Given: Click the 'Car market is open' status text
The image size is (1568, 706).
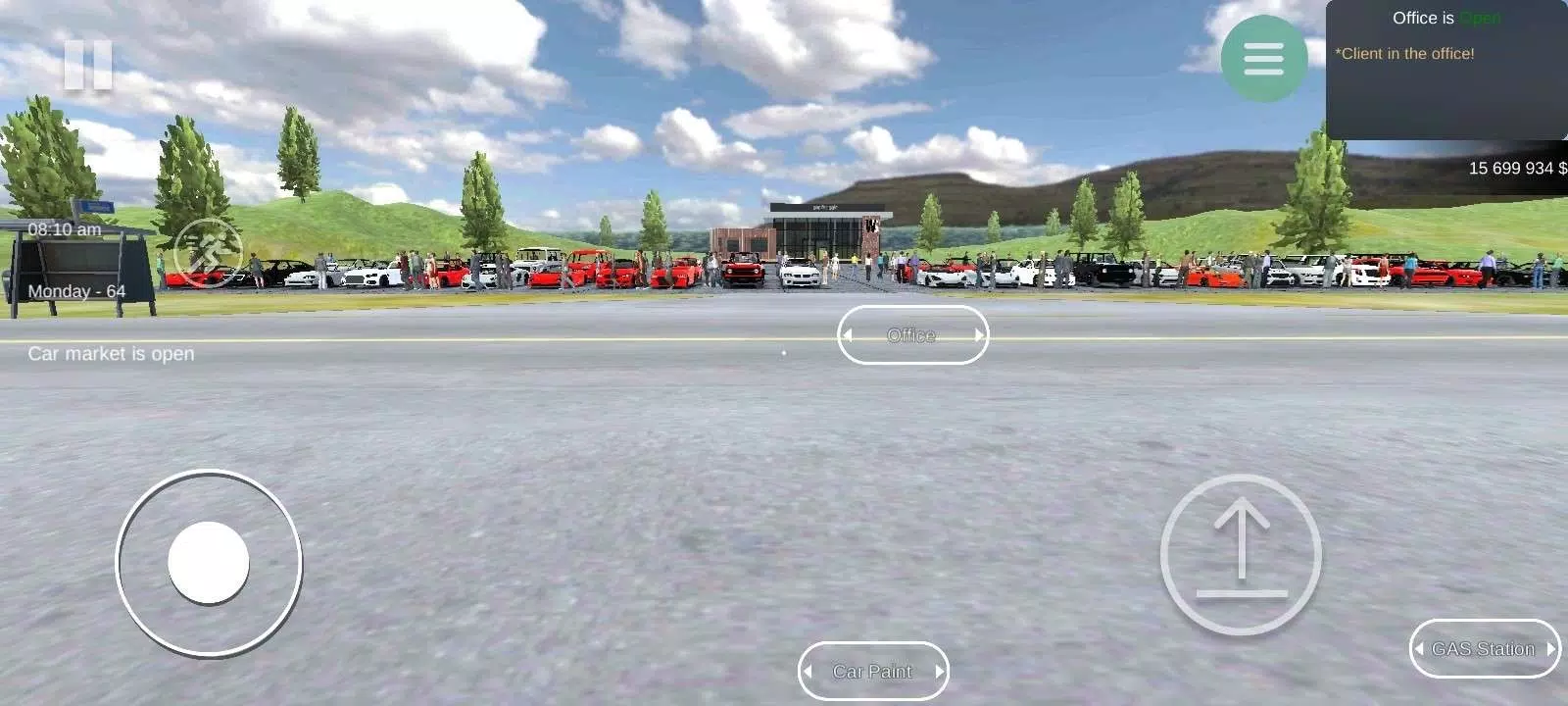Looking at the screenshot, I should [111, 354].
